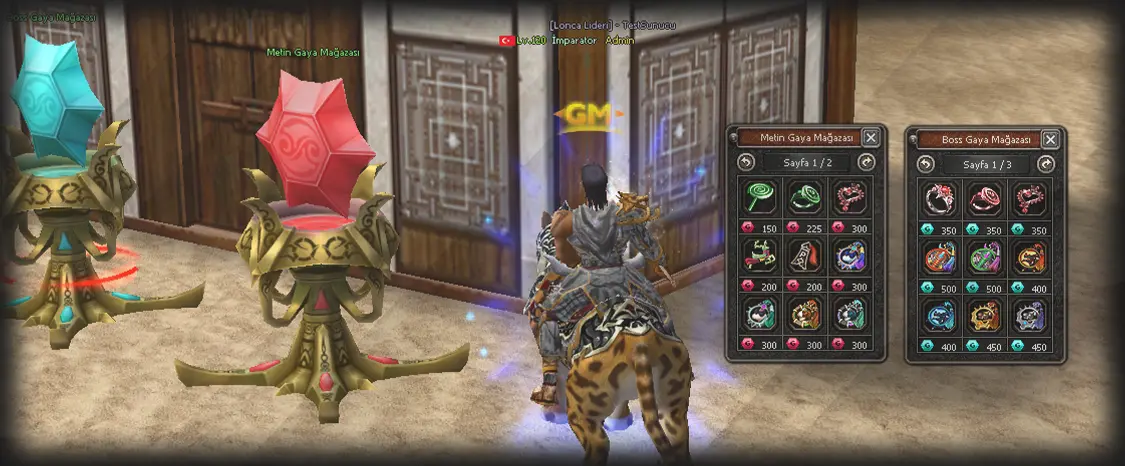Go to previous page in Metin Gaya shop
Image resolution: width=1125 pixels, height=466 pixels.
tap(745, 163)
